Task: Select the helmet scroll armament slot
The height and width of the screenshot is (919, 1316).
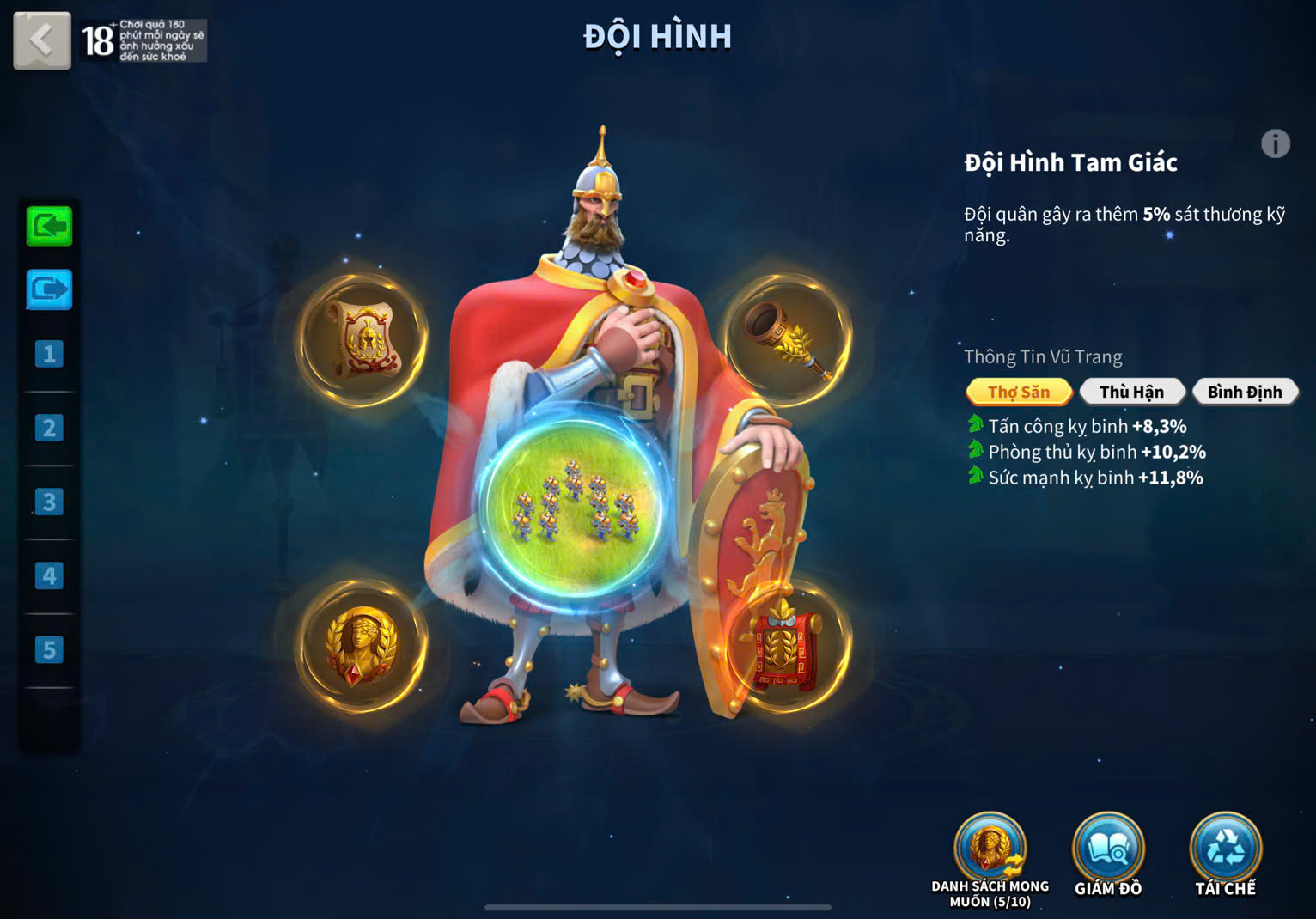Action: click(363, 339)
